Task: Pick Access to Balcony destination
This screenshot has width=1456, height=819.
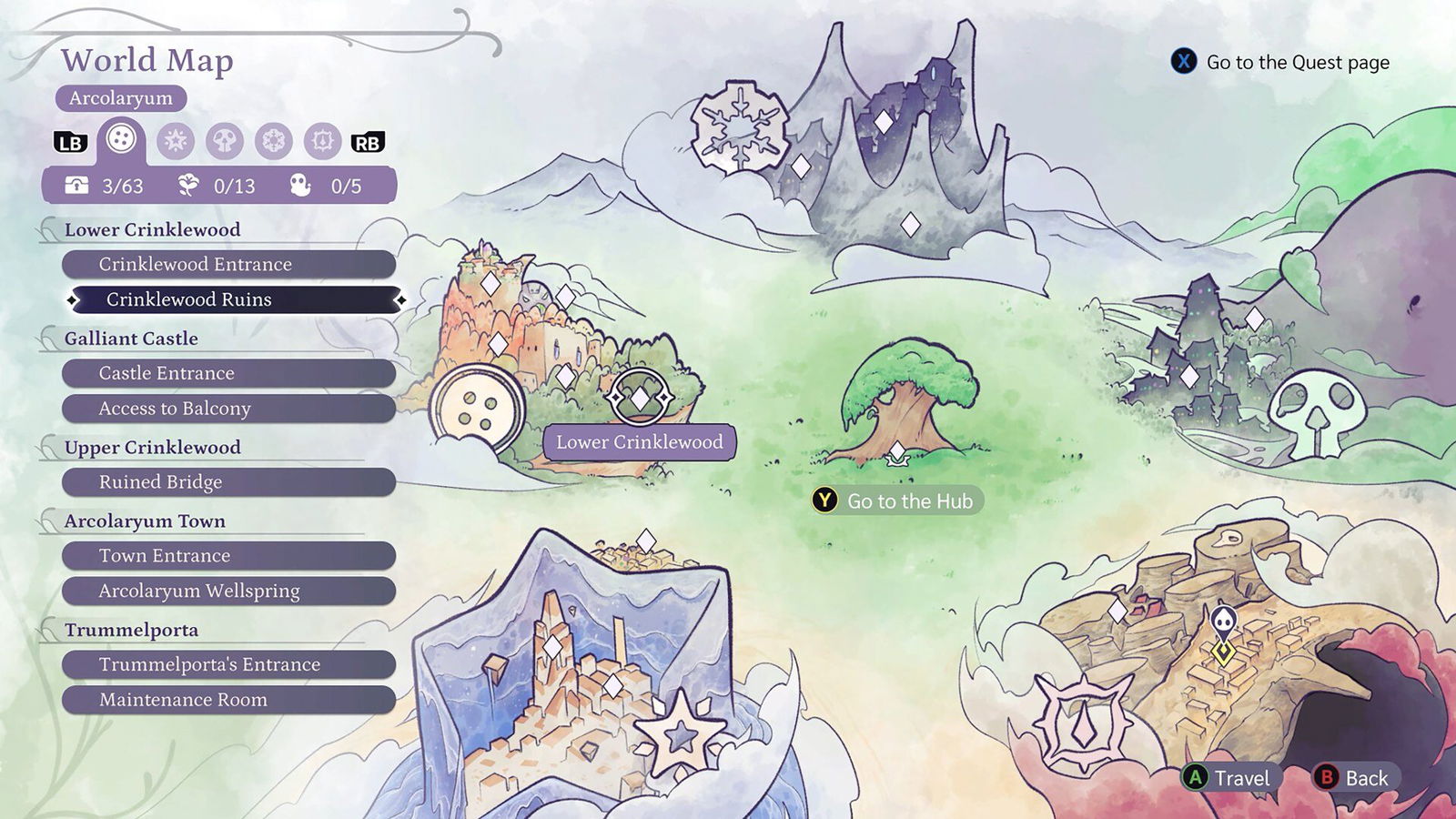Action: point(228,409)
